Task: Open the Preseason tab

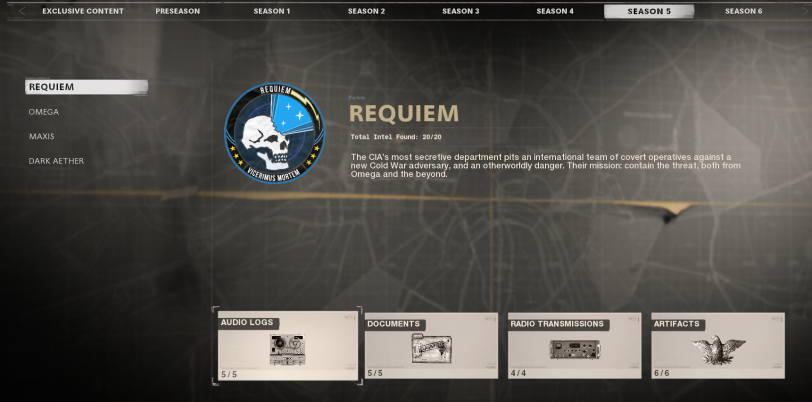Action: (x=178, y=11)
